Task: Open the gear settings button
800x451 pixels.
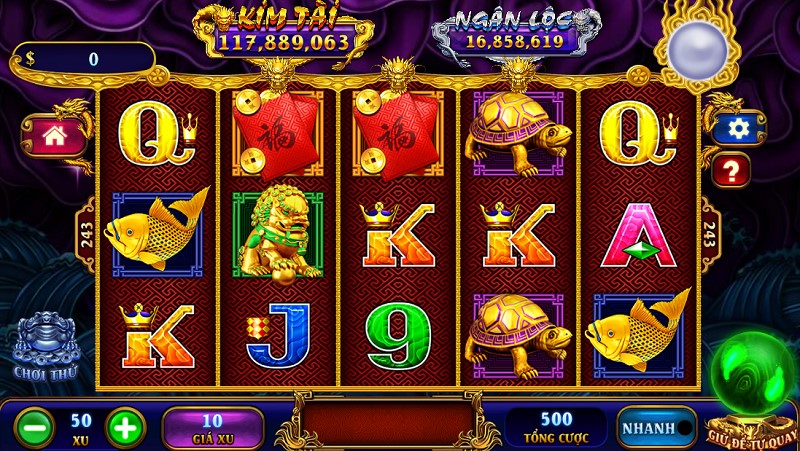Action: pos(739,128)
